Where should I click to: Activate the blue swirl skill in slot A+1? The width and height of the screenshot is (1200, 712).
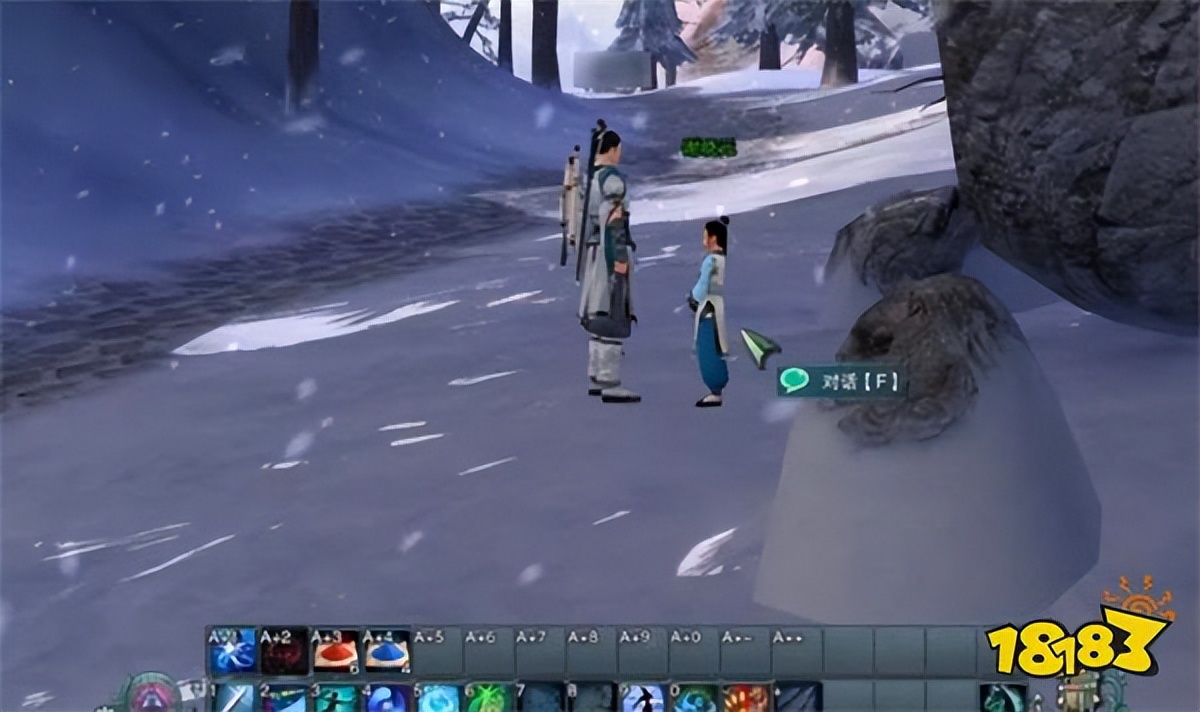232,651
